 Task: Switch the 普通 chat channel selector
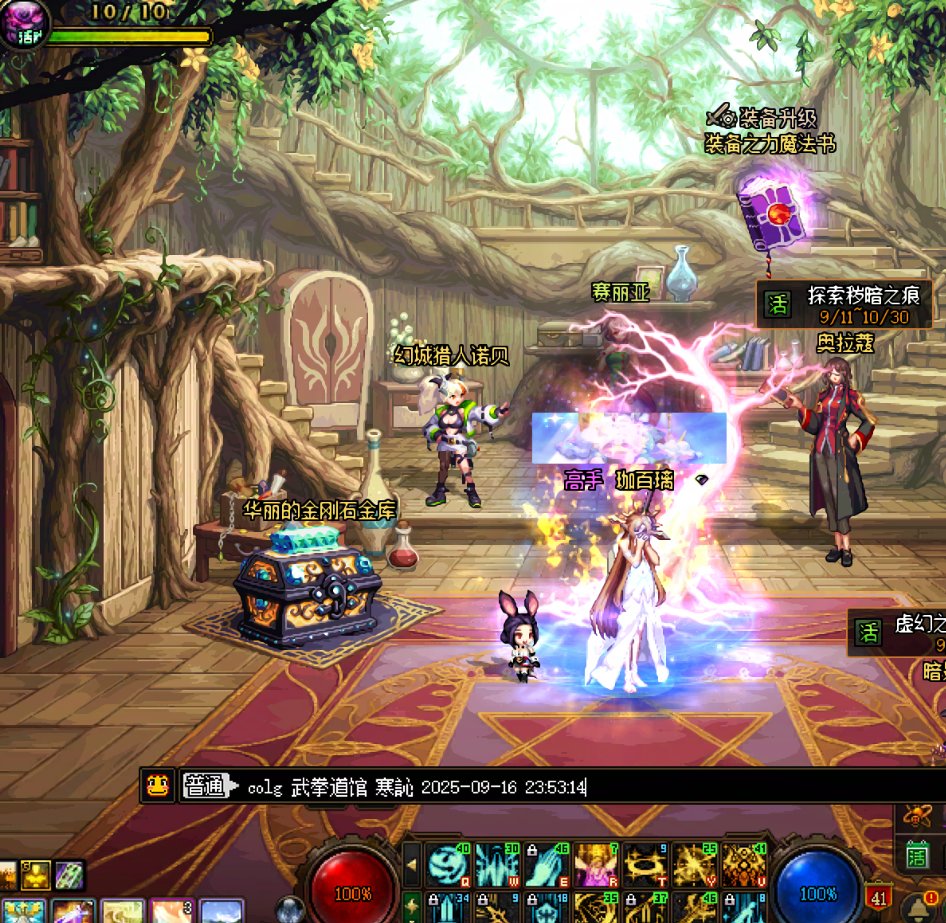[210, 787]
